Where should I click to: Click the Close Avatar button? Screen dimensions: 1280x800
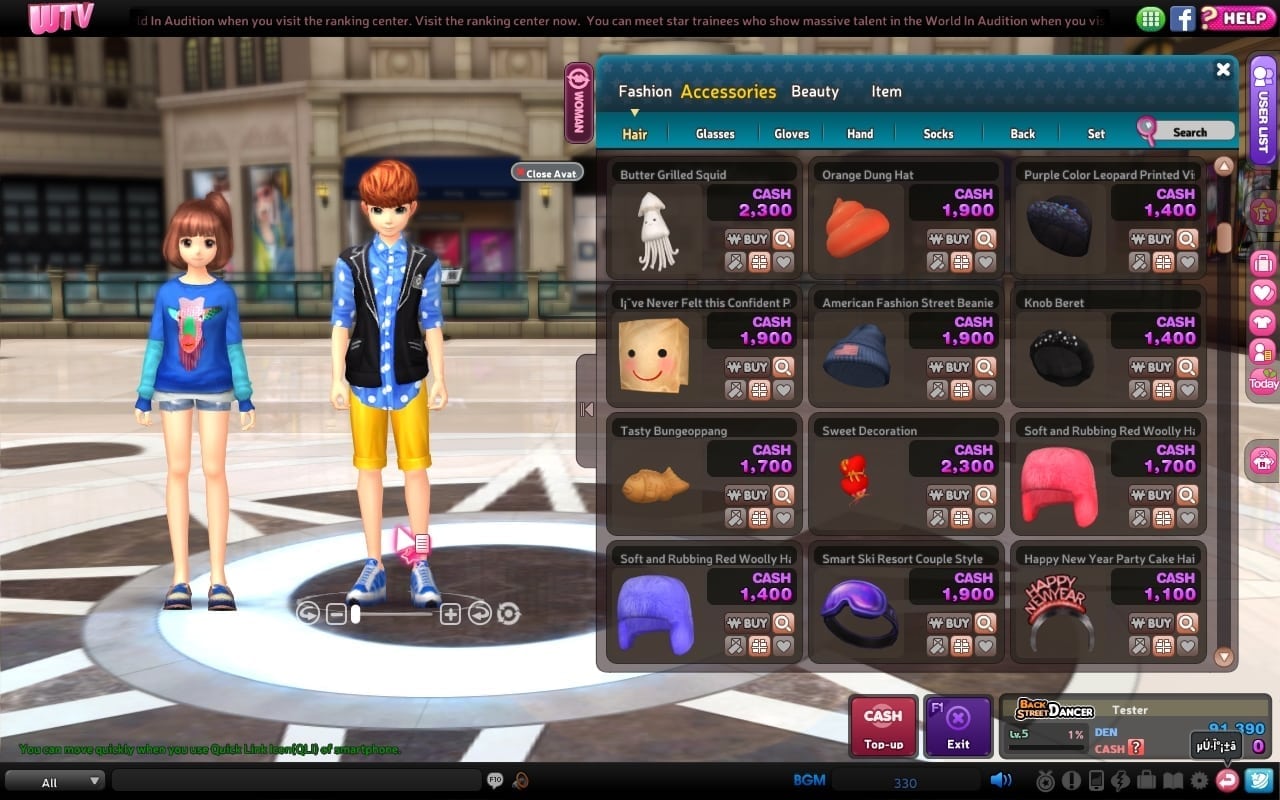(x=547, y=173)
